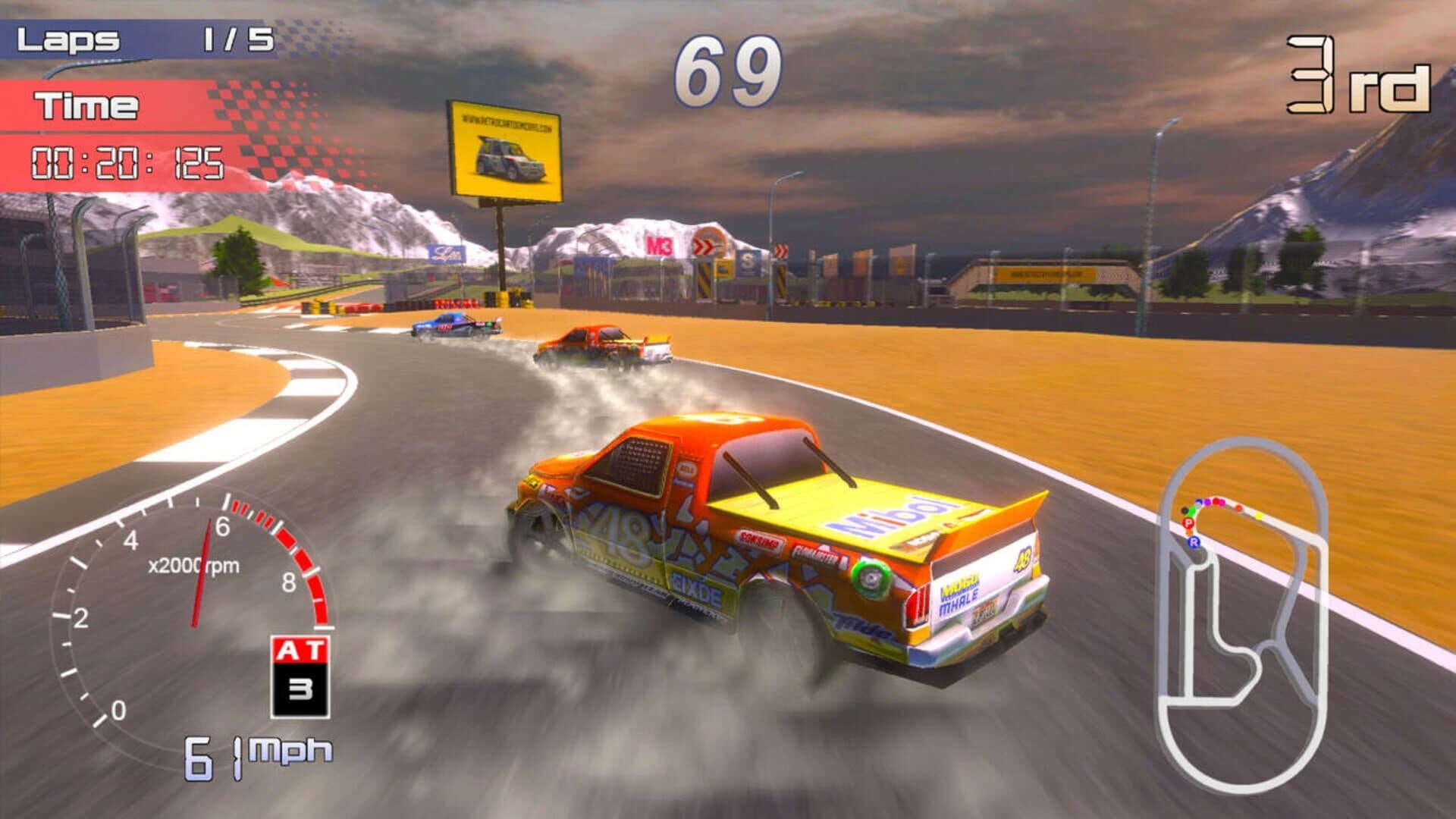Click the P marker on the minimap
The width and height of the screenshot is (1456, 819).
tap(1189, 523)
